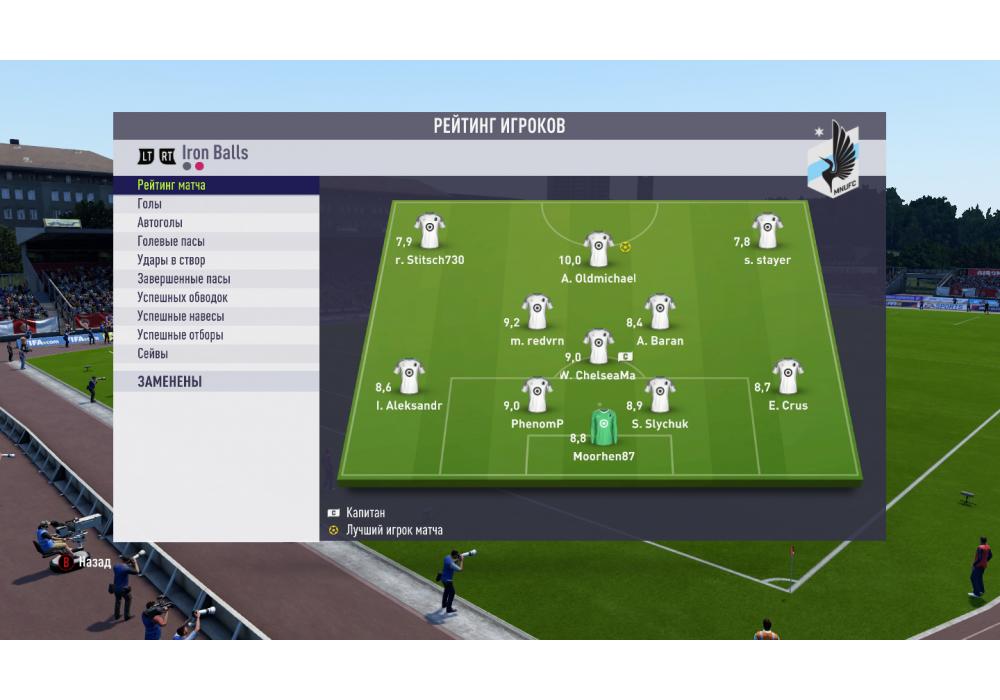Select the Успешные отборы entry
This screenshot has width=1000, height=700.
click(216, 335)
